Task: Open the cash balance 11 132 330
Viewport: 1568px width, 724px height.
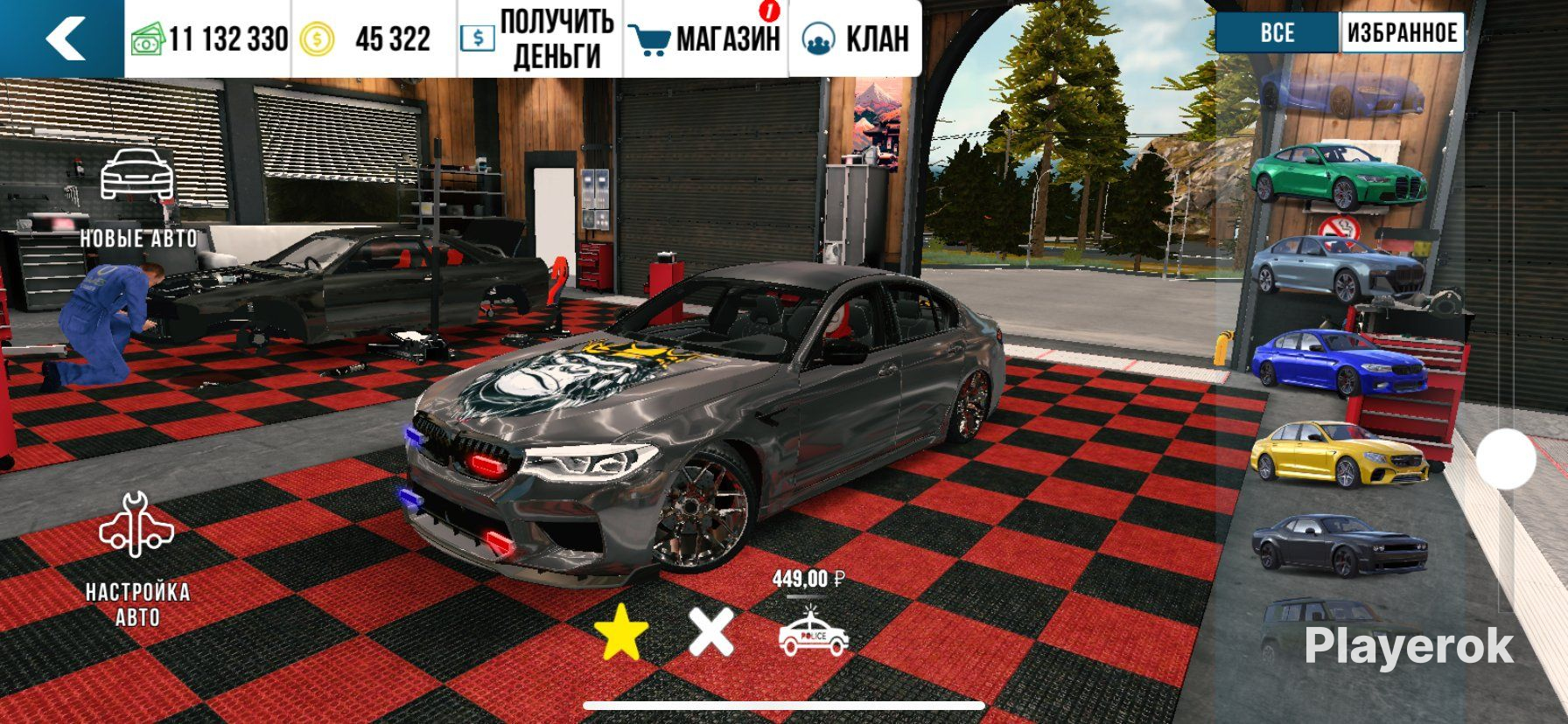Action: (x=210, y=39)
